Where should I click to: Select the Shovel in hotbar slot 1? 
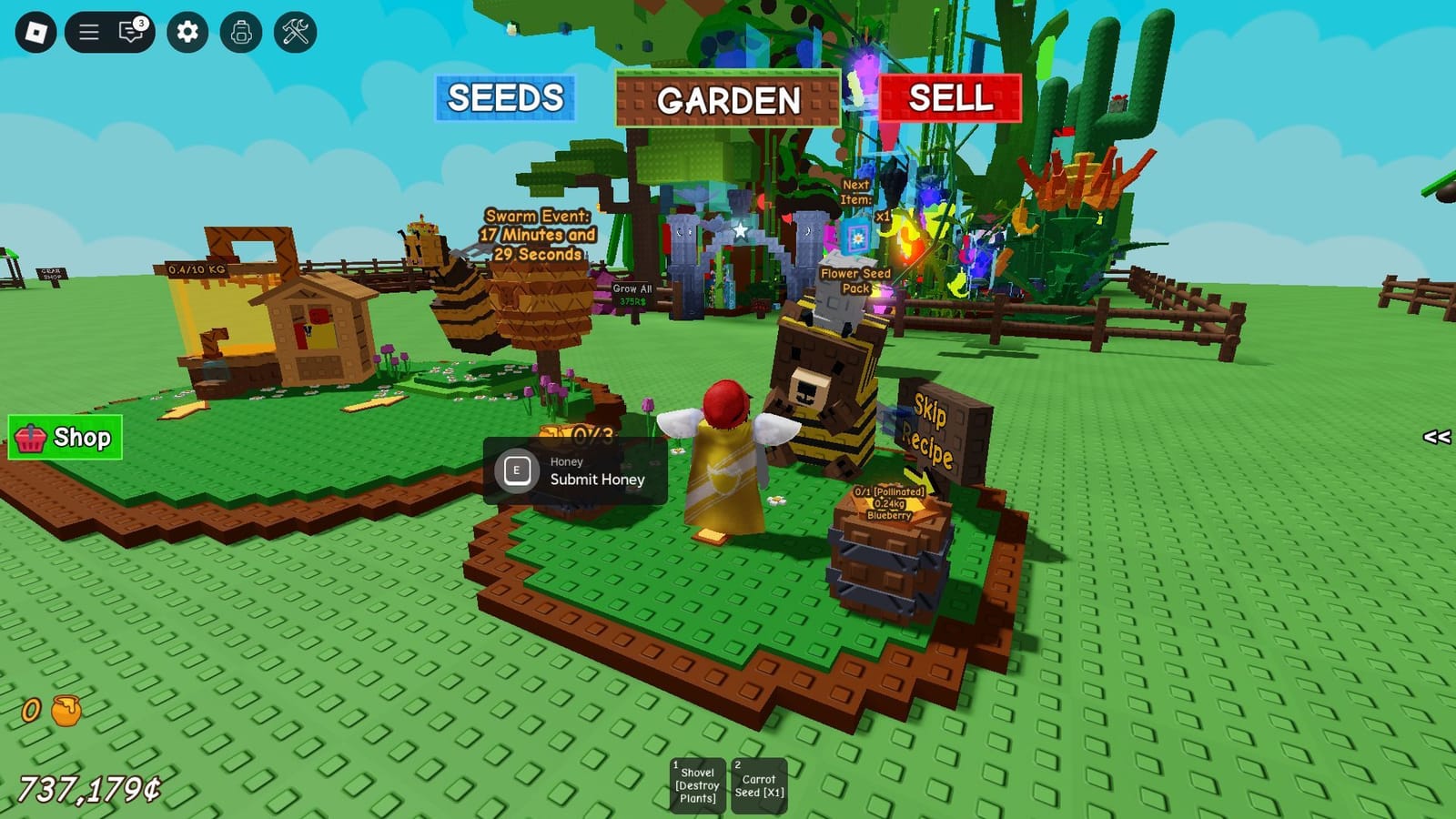click(x=697, y=783)
